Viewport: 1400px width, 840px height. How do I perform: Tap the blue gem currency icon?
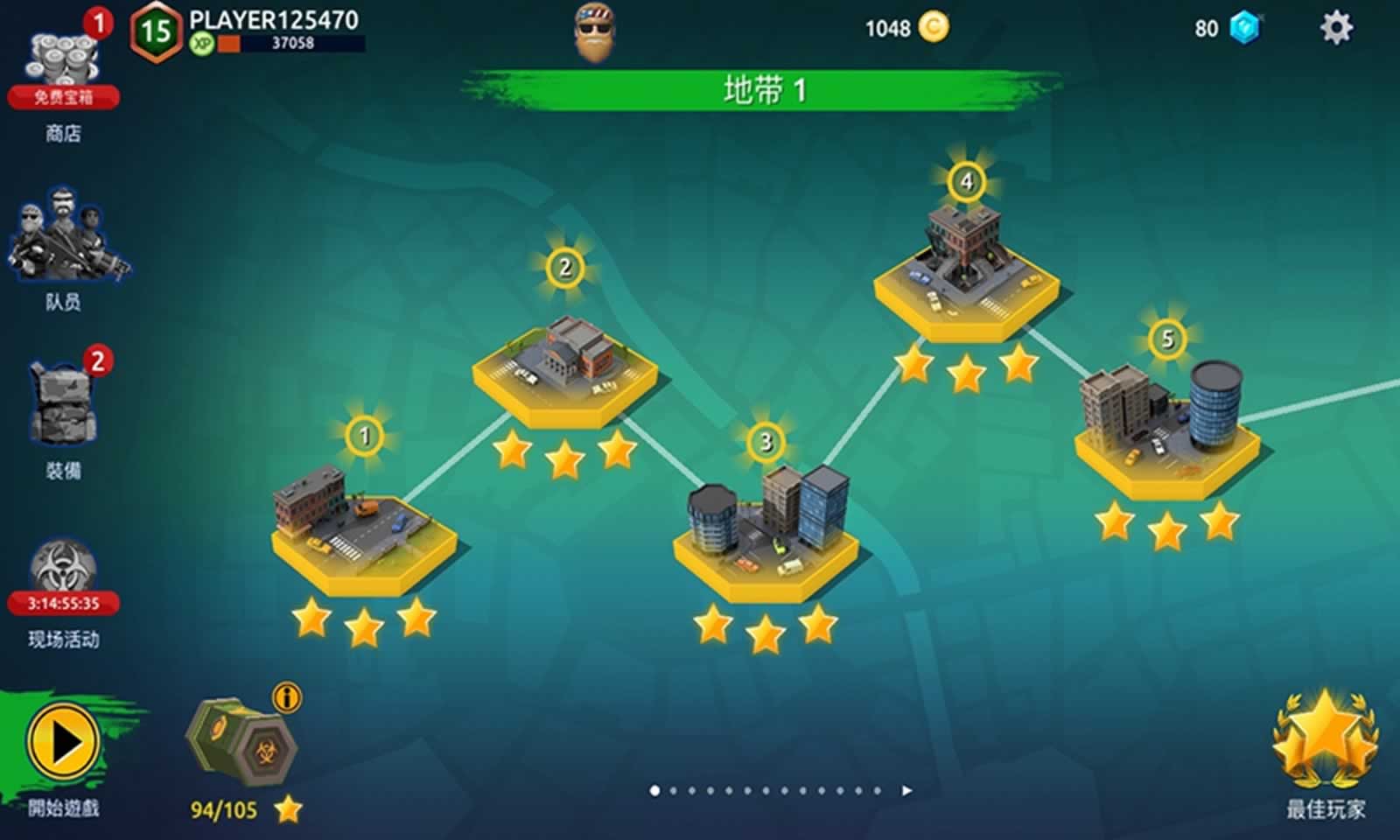click(1244, 28)
